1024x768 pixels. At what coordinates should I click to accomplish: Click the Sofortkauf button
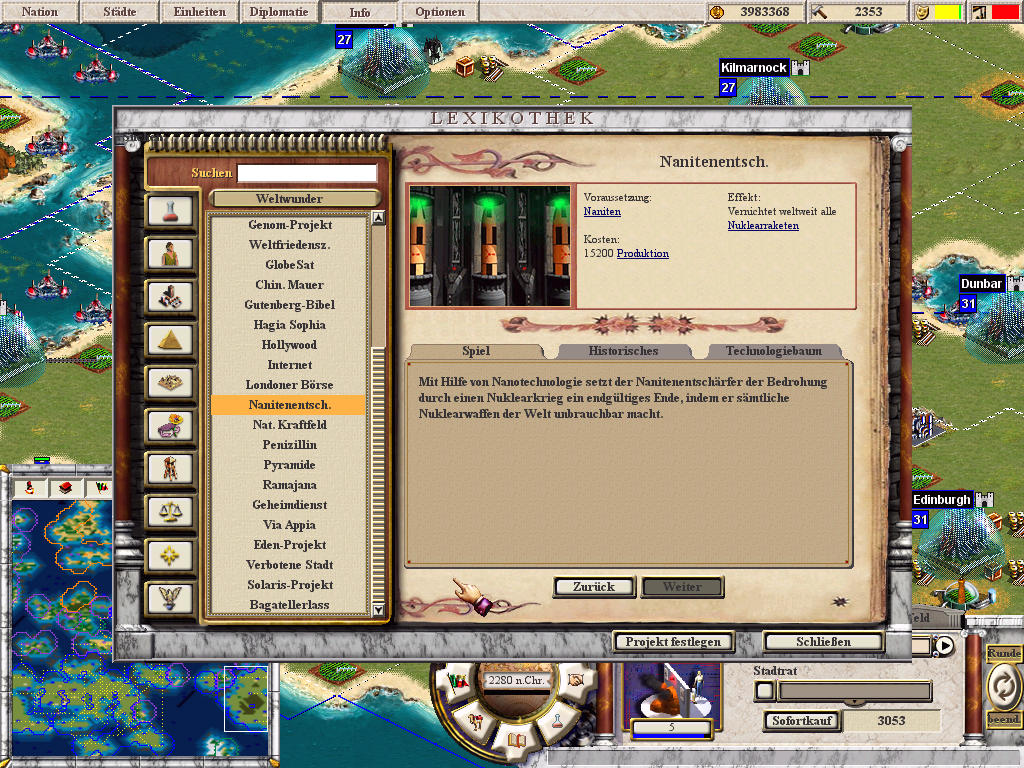804,721
